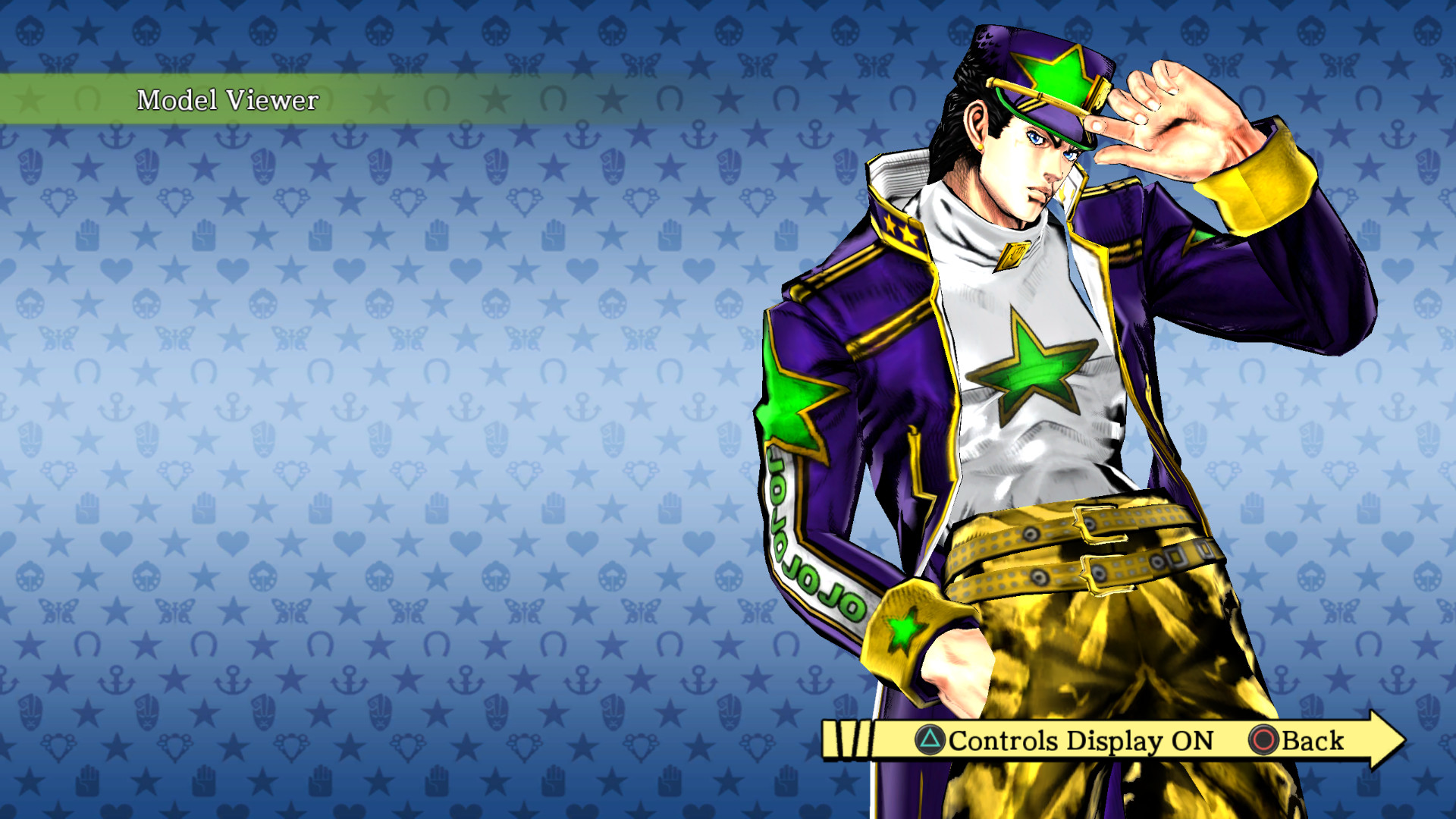Click the Model Viewer header

pos(227,99)
